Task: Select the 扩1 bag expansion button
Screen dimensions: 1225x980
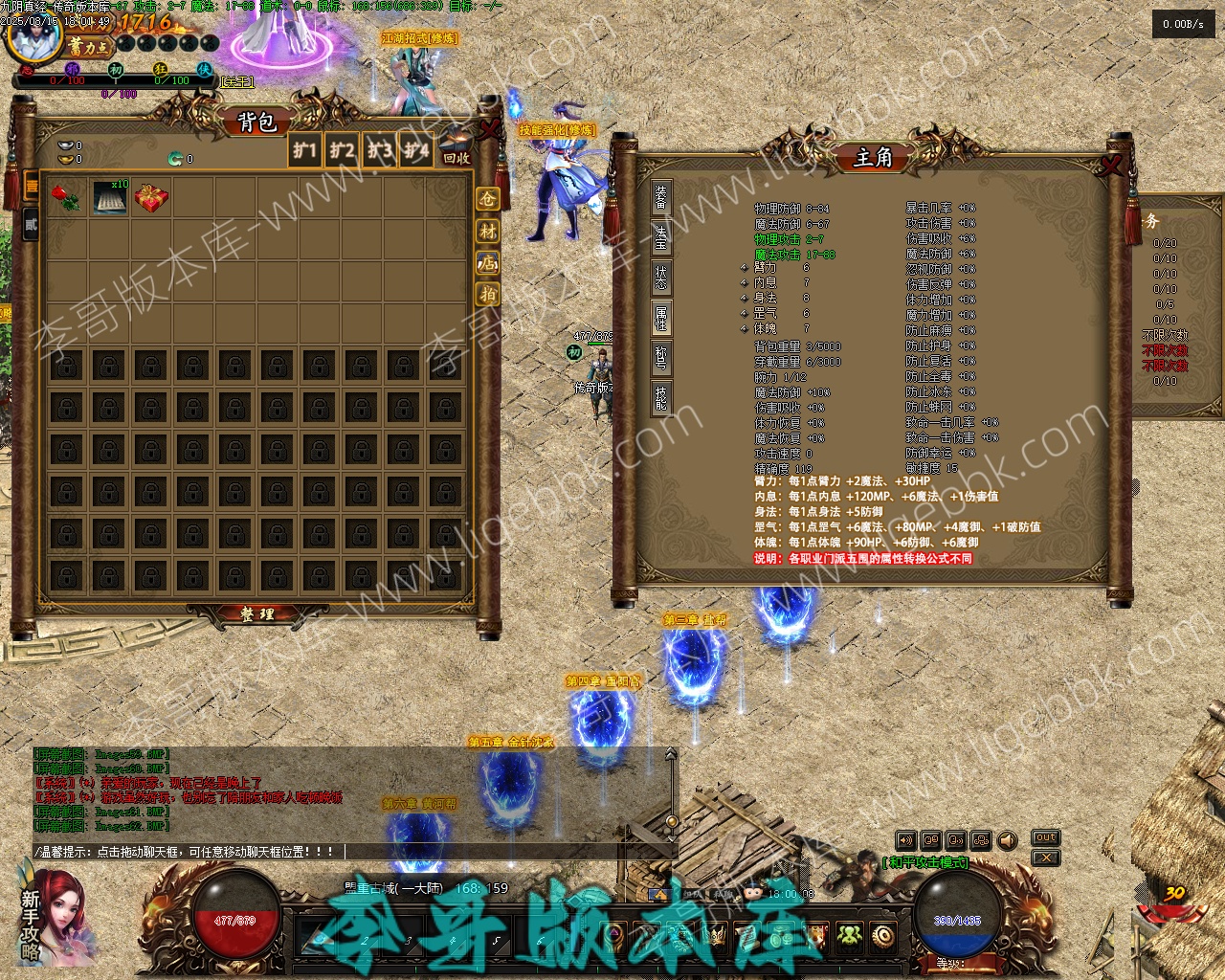Action: coord(304,150)
